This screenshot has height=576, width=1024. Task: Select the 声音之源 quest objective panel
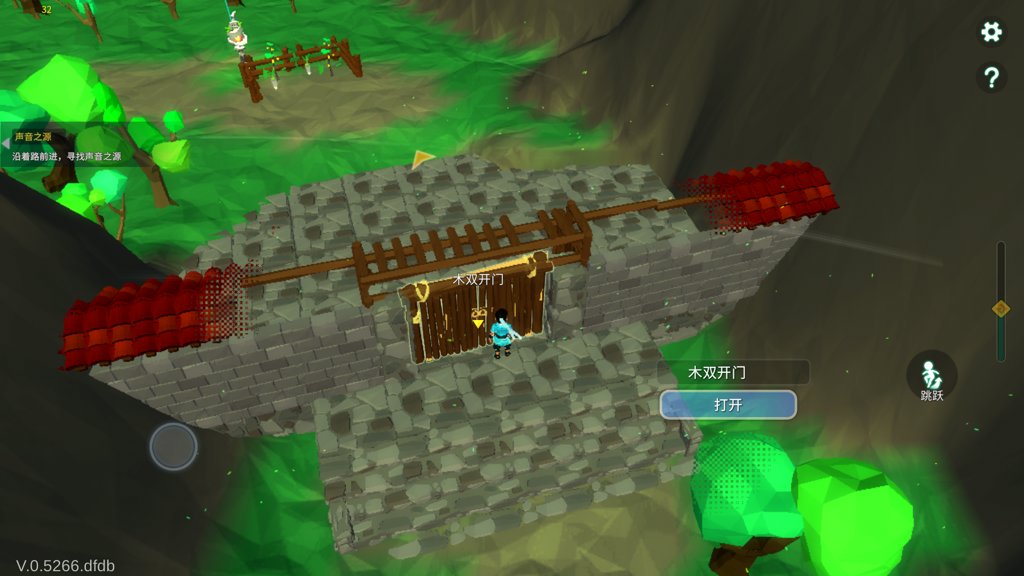pos(70,147)
